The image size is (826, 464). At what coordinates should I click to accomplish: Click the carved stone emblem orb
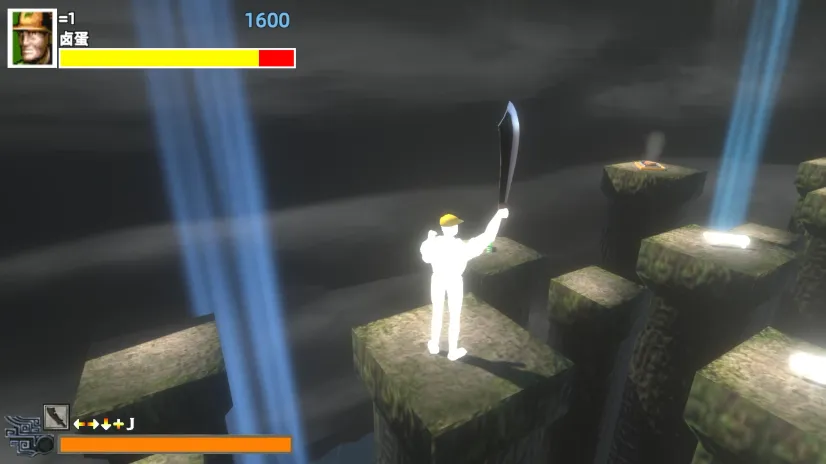click(44, 443)
